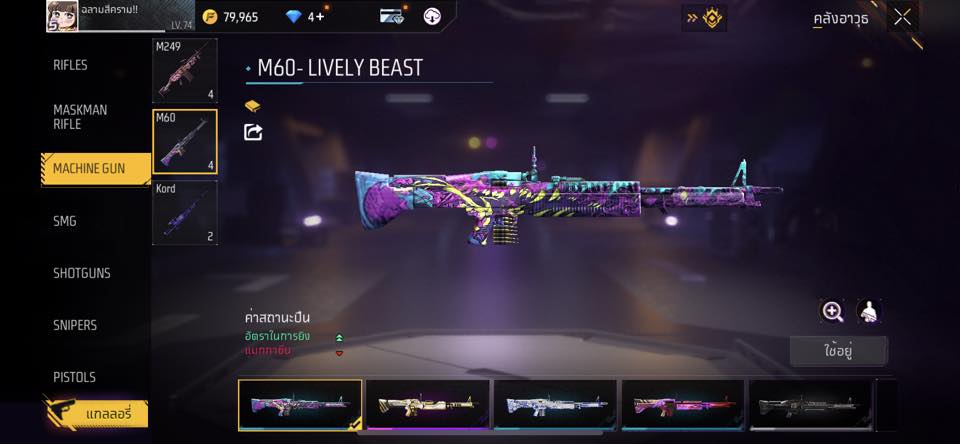This screenshot has height=444, width=960.
Task: Select the M249 weapon tile
Action: point(184,71)
